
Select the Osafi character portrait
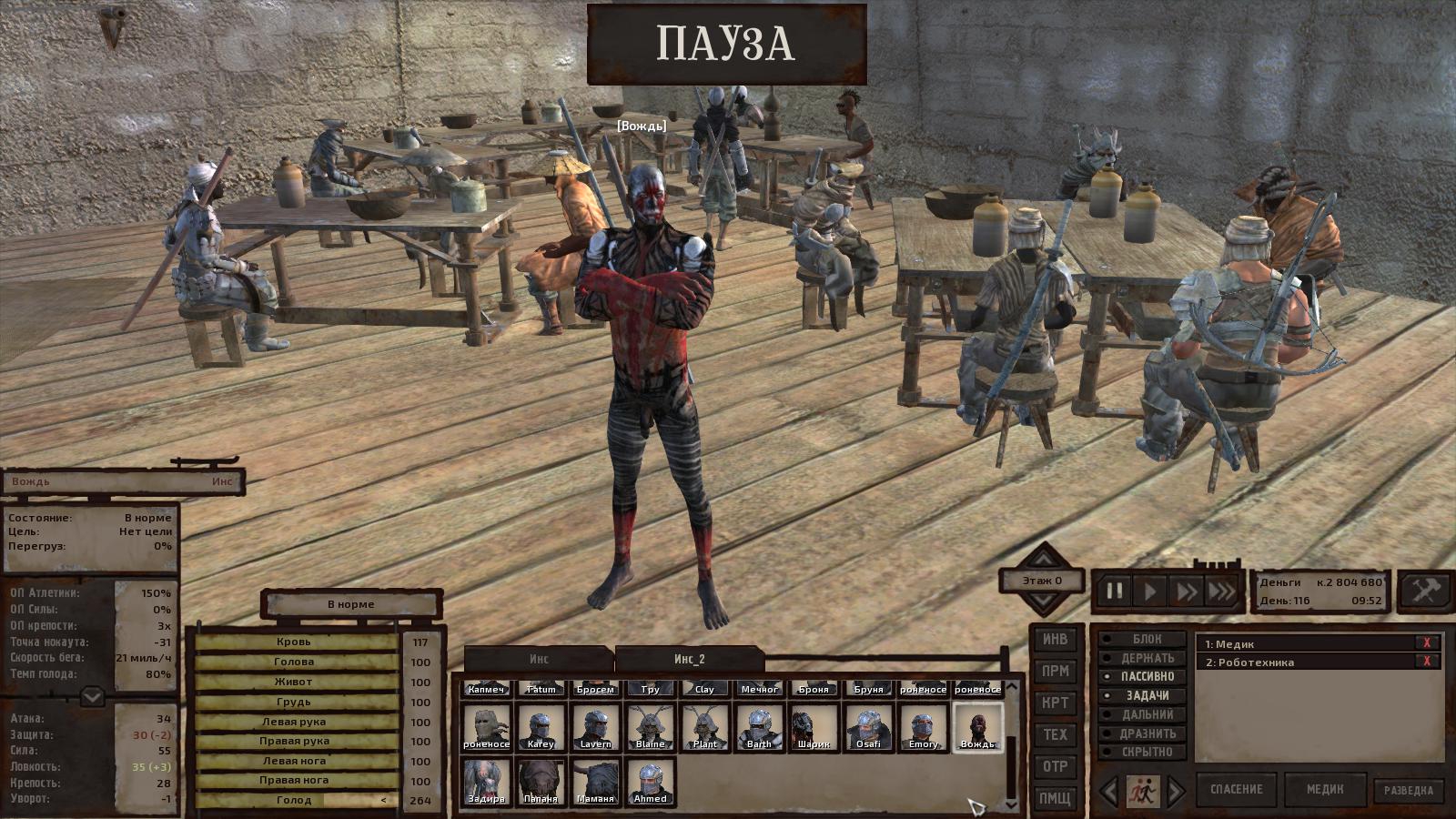[x=868, y=727]
